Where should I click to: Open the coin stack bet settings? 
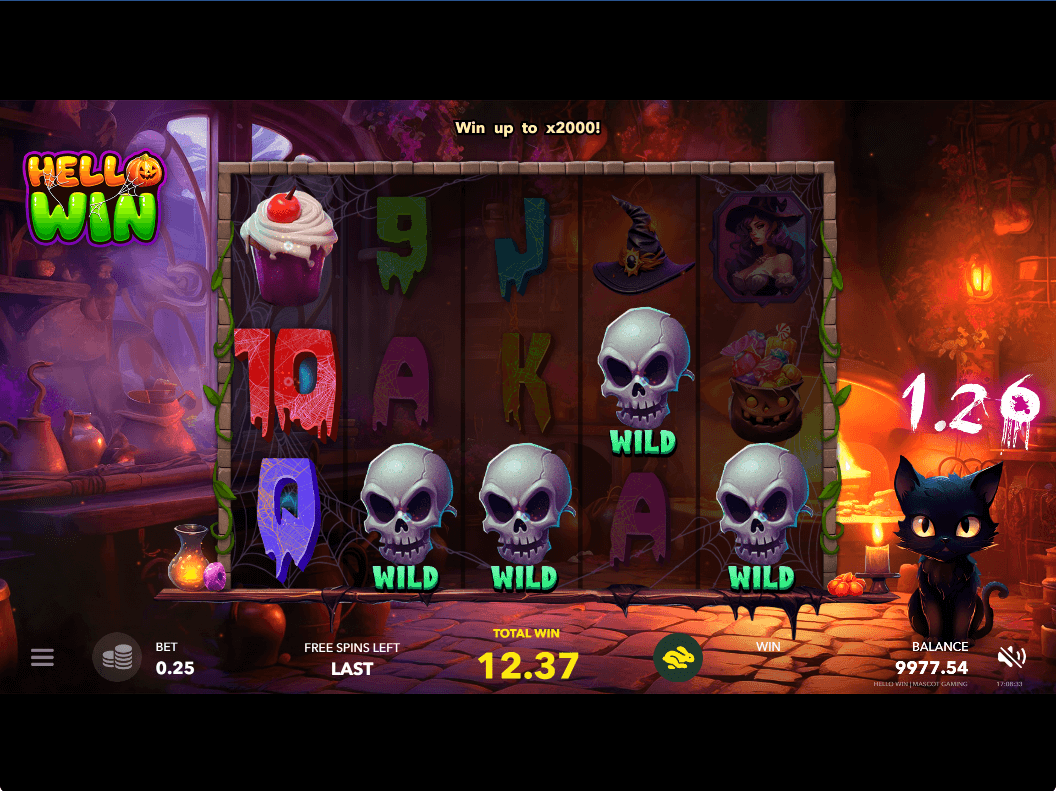[117, 657]
